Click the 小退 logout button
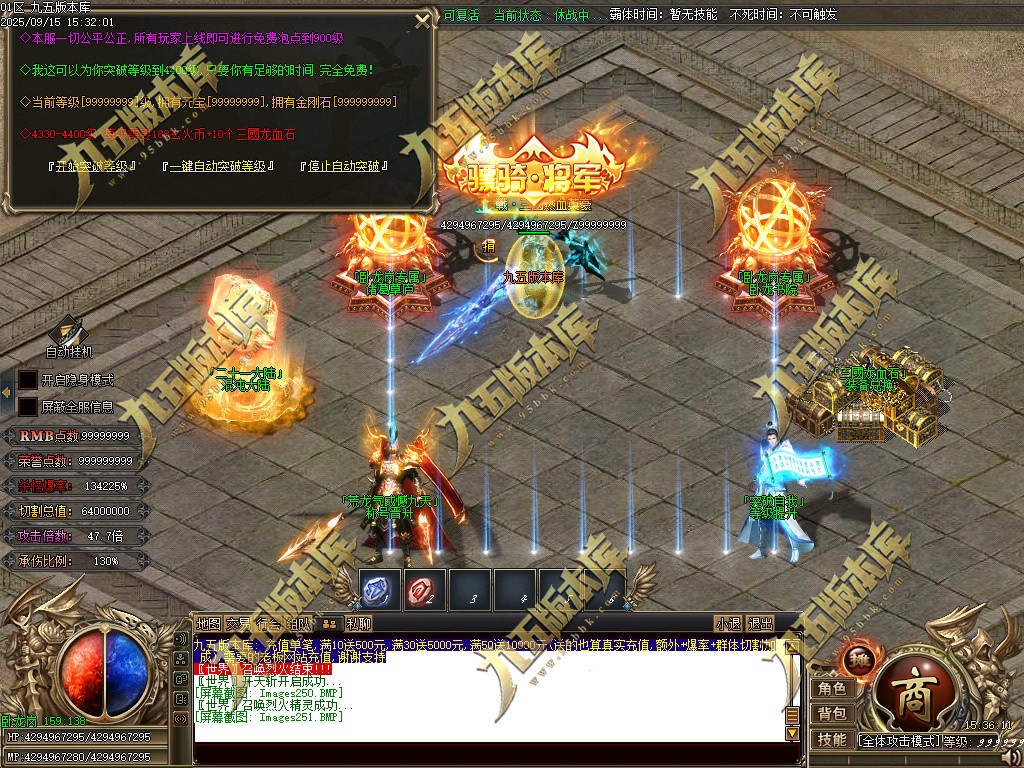The image size is (1024, 768). click(x=727, y=623)
